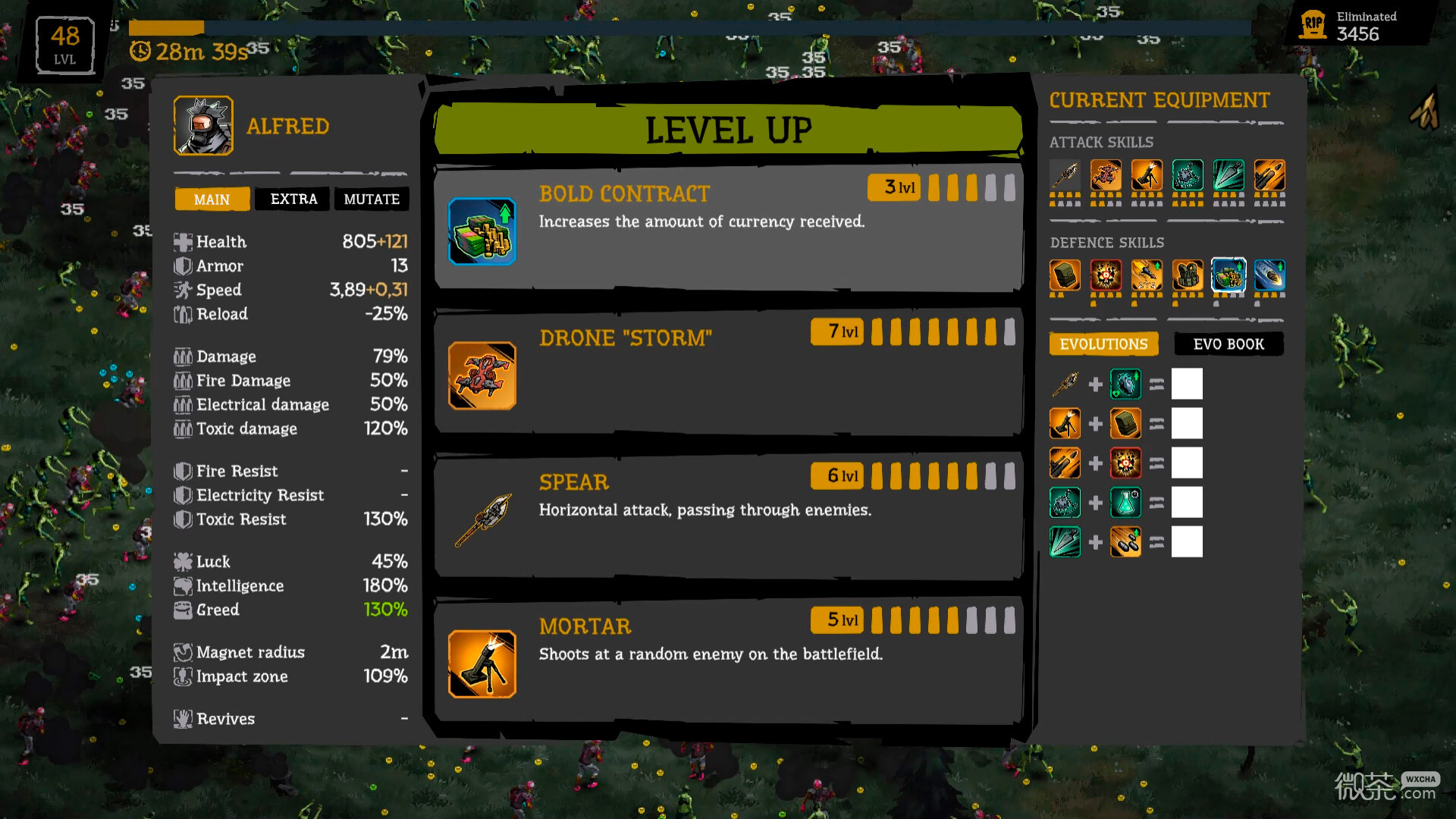Switch to the Main stats tab
The image size is (1456, 819).
212,199
